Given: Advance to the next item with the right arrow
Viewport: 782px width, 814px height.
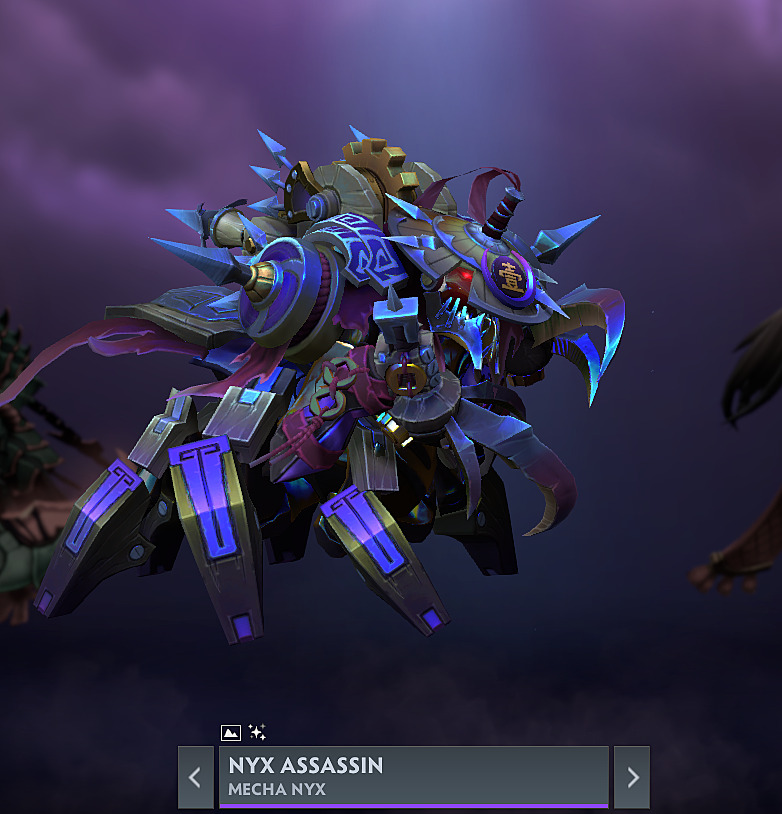Looking at the screenshot, I should pos(632,777).
